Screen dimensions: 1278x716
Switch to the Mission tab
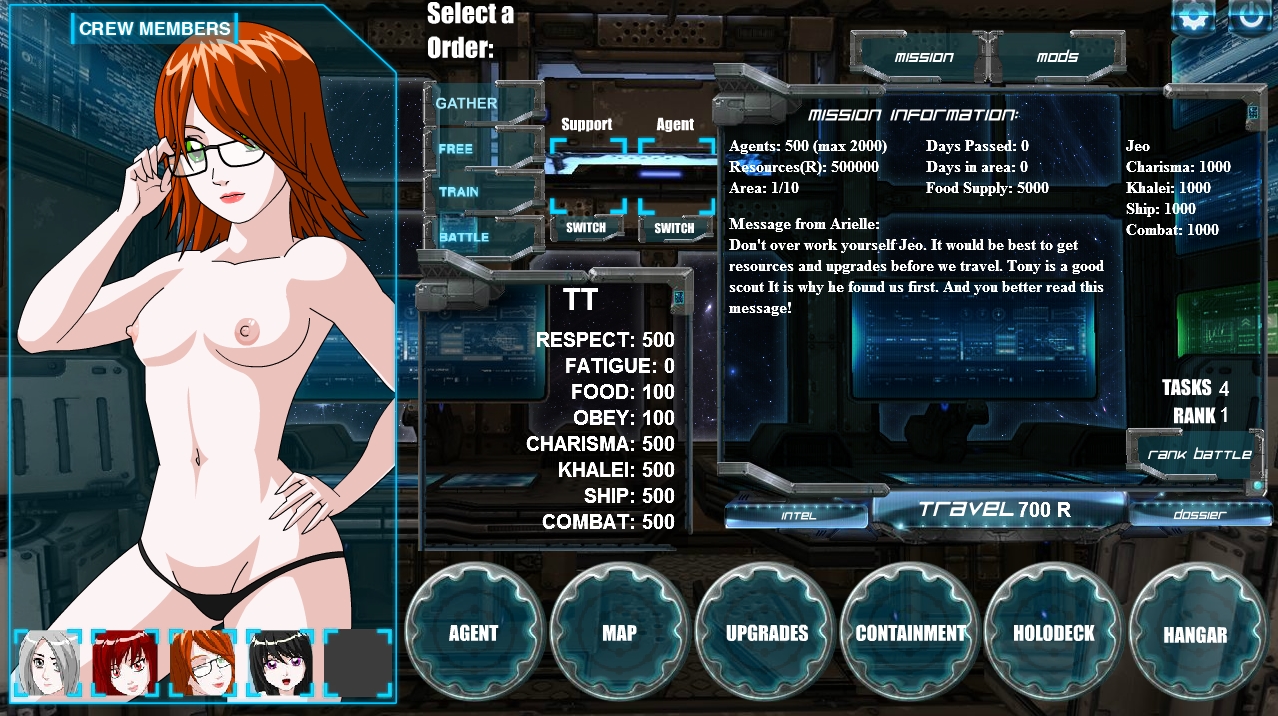click(x=923, y=57)
